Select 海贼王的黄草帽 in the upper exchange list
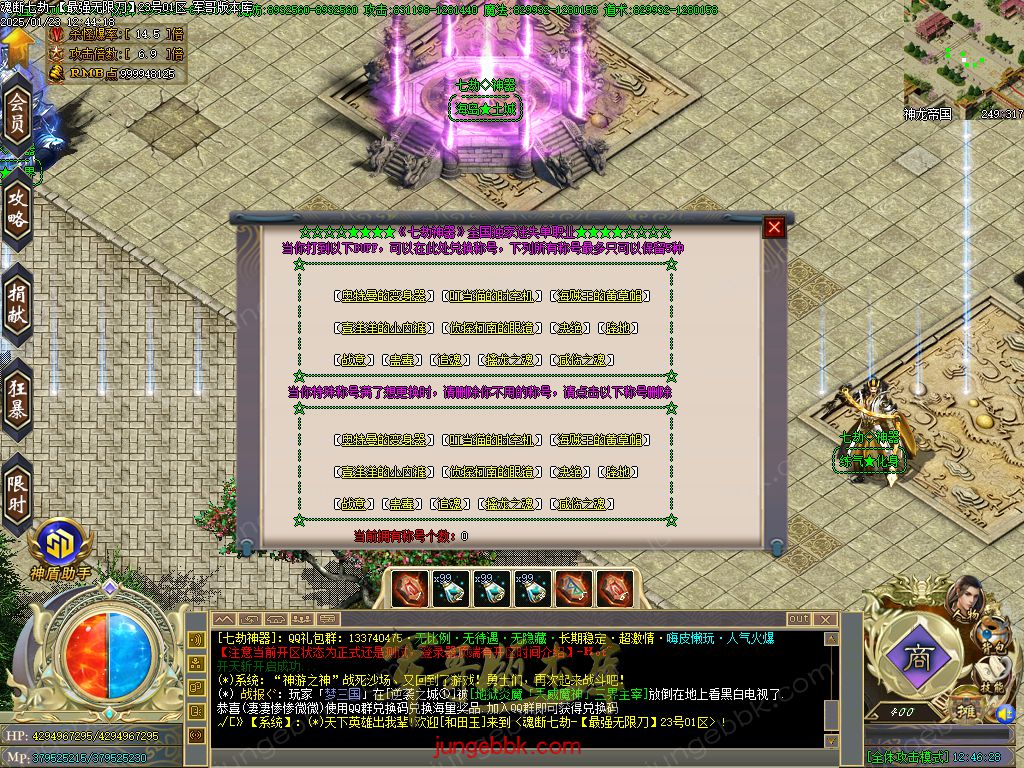Viewport: 1024px width, 768px height. pos(600,296)
